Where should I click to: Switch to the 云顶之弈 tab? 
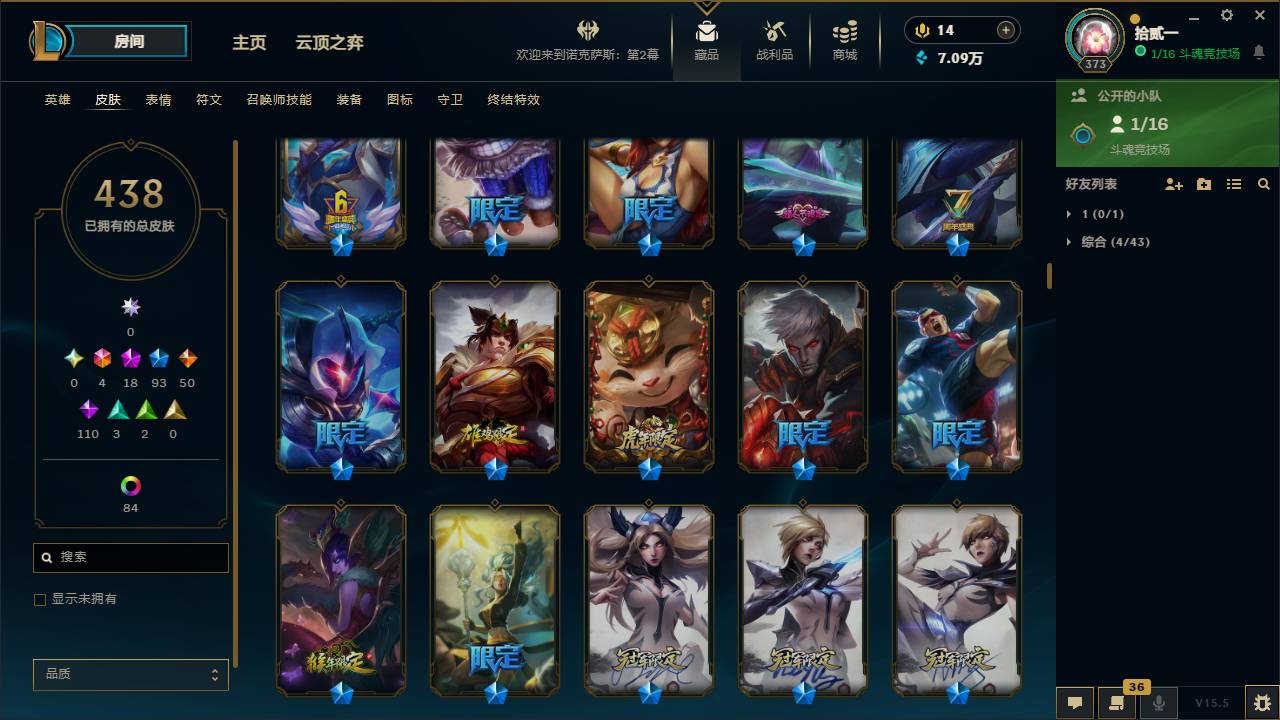(x=331, y=43)
